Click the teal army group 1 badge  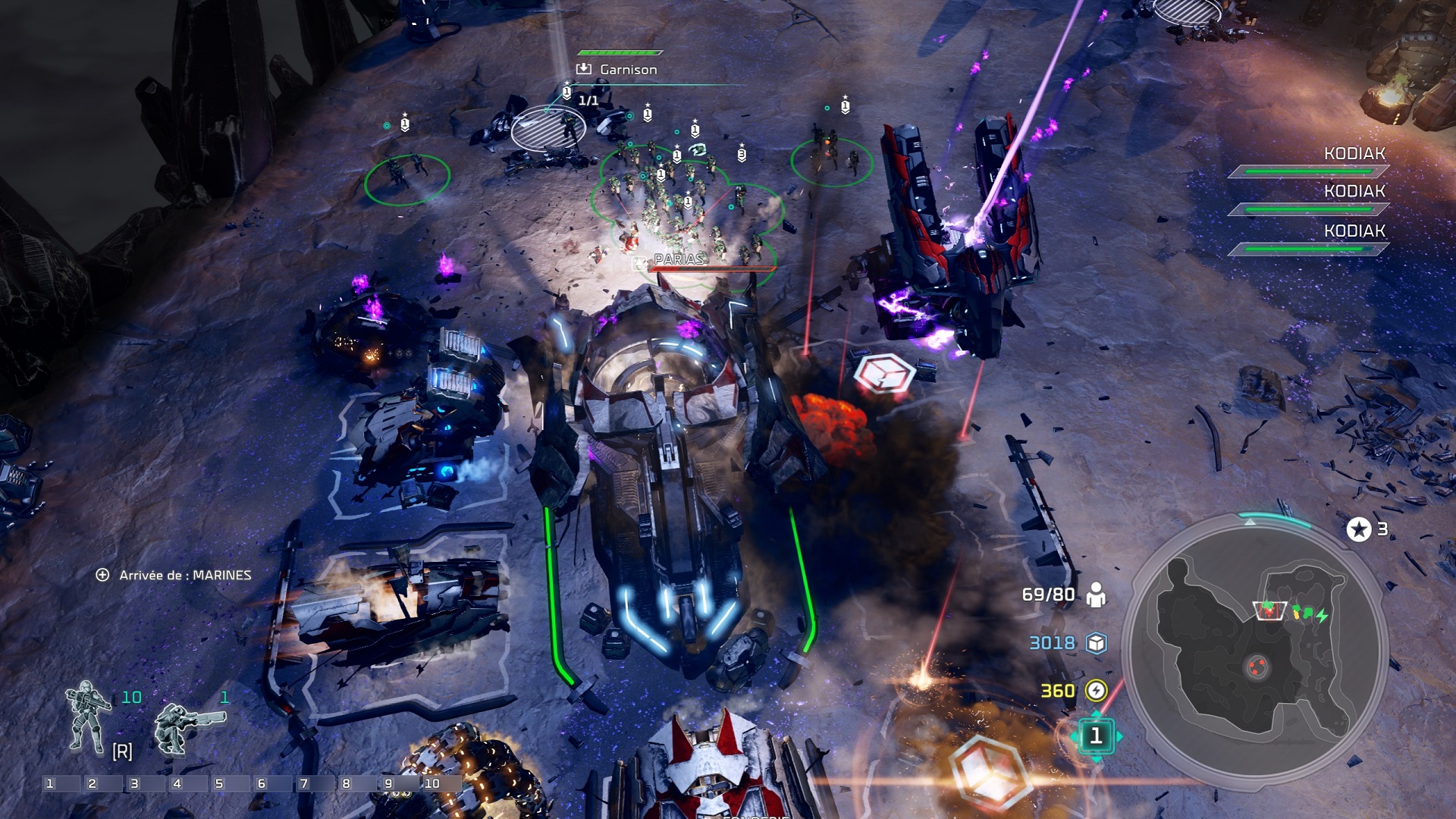click(x=1095, y=736)
